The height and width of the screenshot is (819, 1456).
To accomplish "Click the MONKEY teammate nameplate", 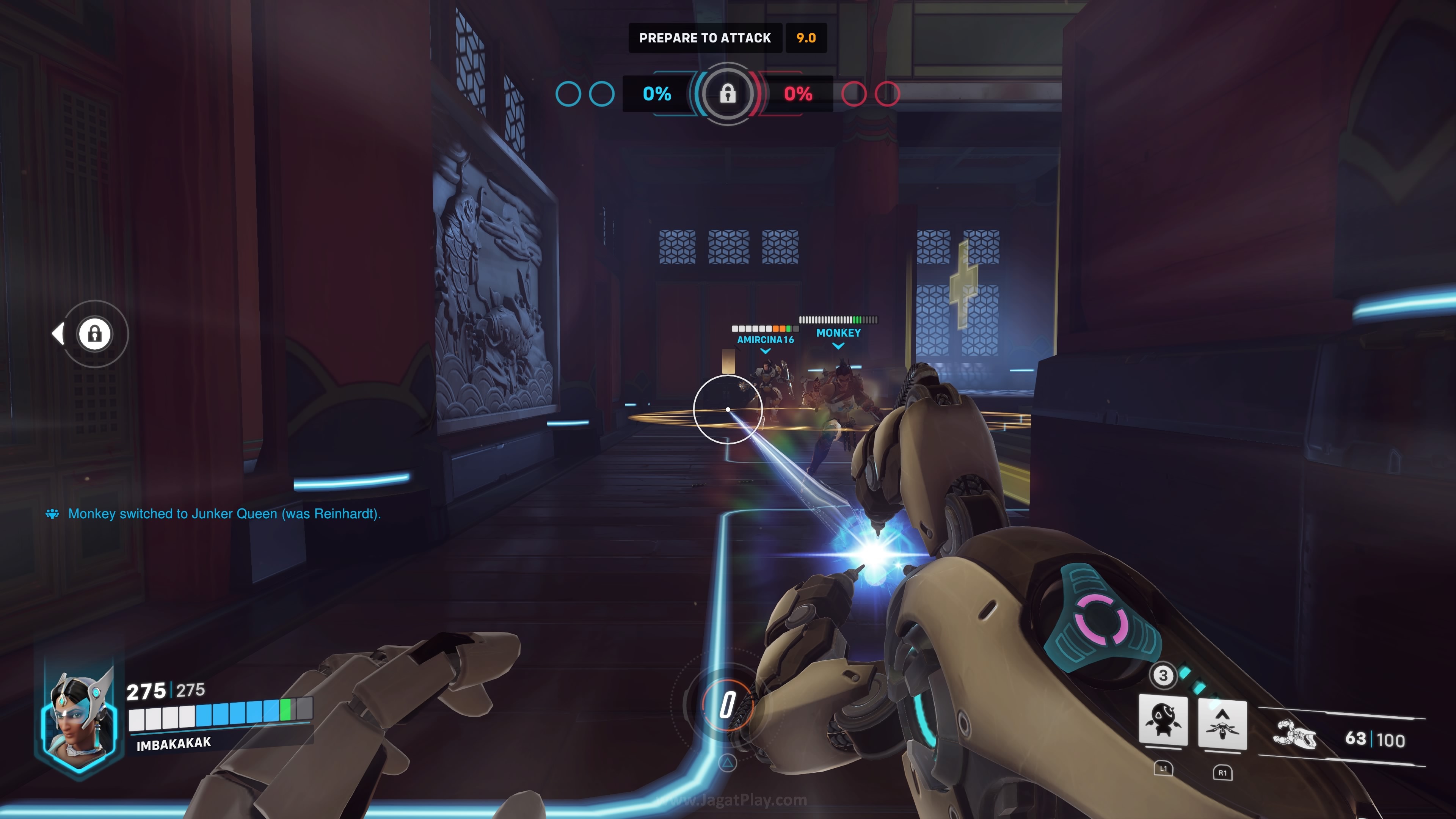I will (x=838, y=333).
